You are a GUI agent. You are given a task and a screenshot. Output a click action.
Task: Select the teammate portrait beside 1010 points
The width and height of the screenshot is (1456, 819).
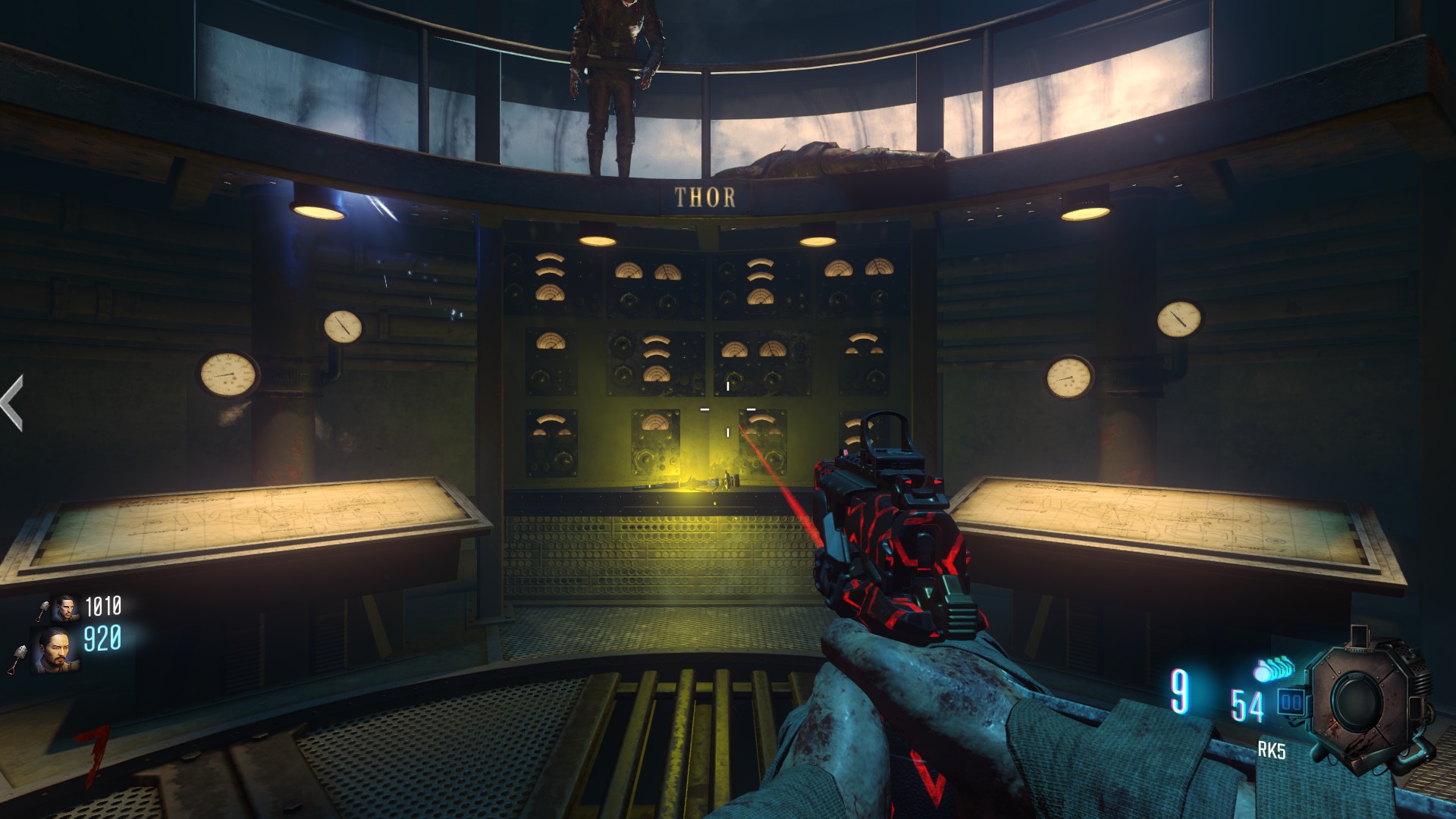point(65,608)
